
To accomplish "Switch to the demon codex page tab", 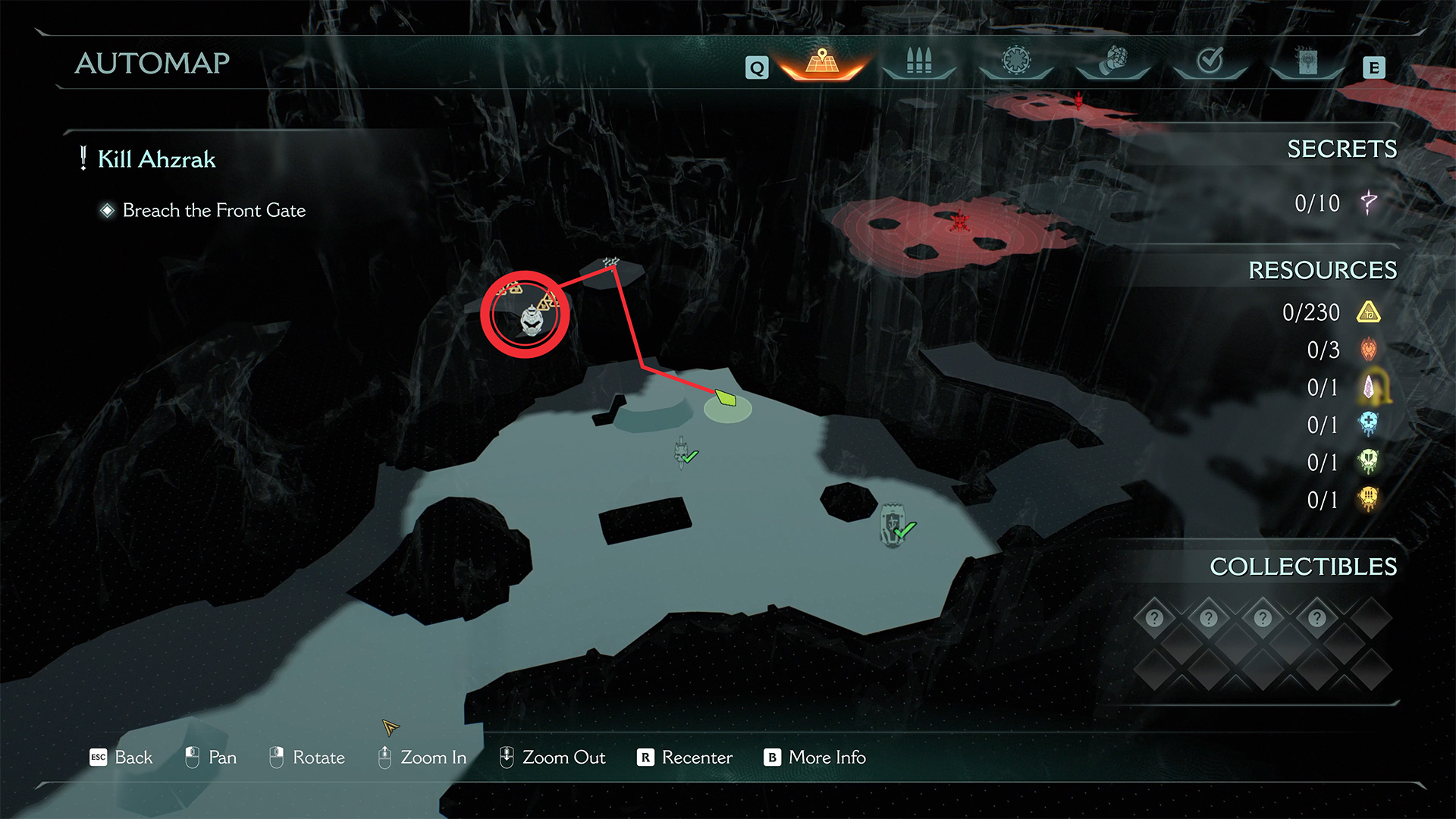I will [x=1307, y=61].
